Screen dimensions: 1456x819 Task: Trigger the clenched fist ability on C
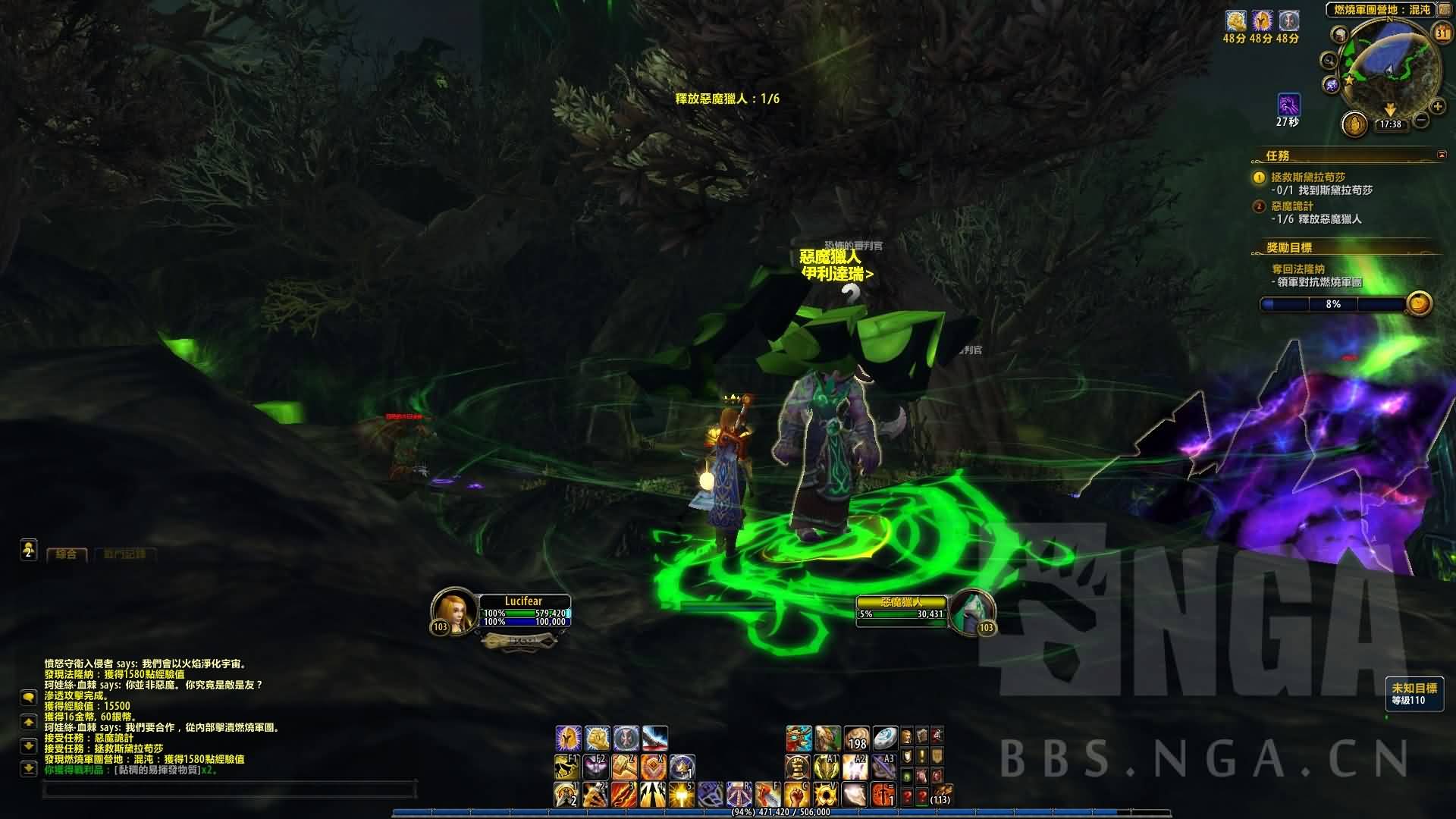[x=796, y=795]
